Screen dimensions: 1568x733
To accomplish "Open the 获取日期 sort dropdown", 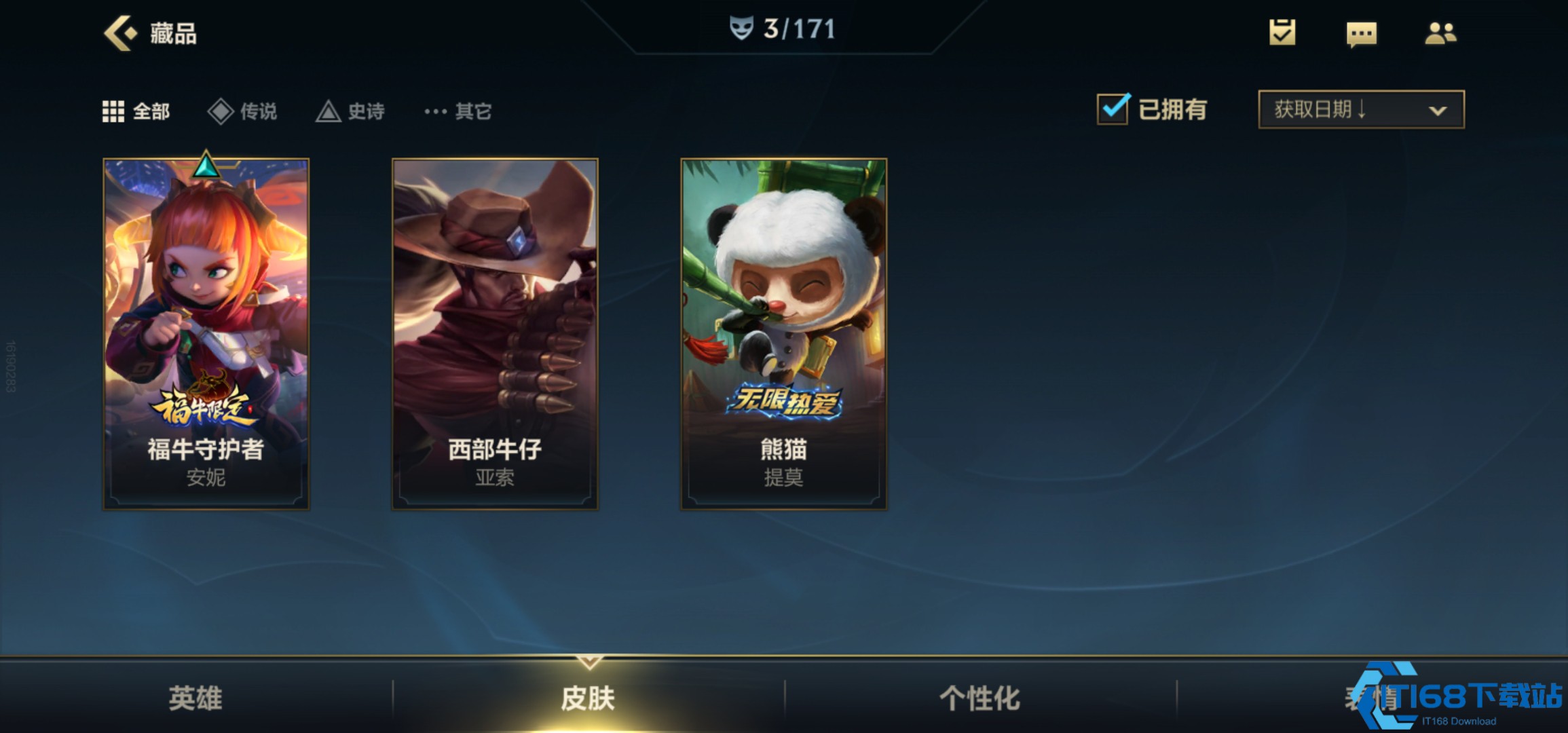I will coord(1360,109).
